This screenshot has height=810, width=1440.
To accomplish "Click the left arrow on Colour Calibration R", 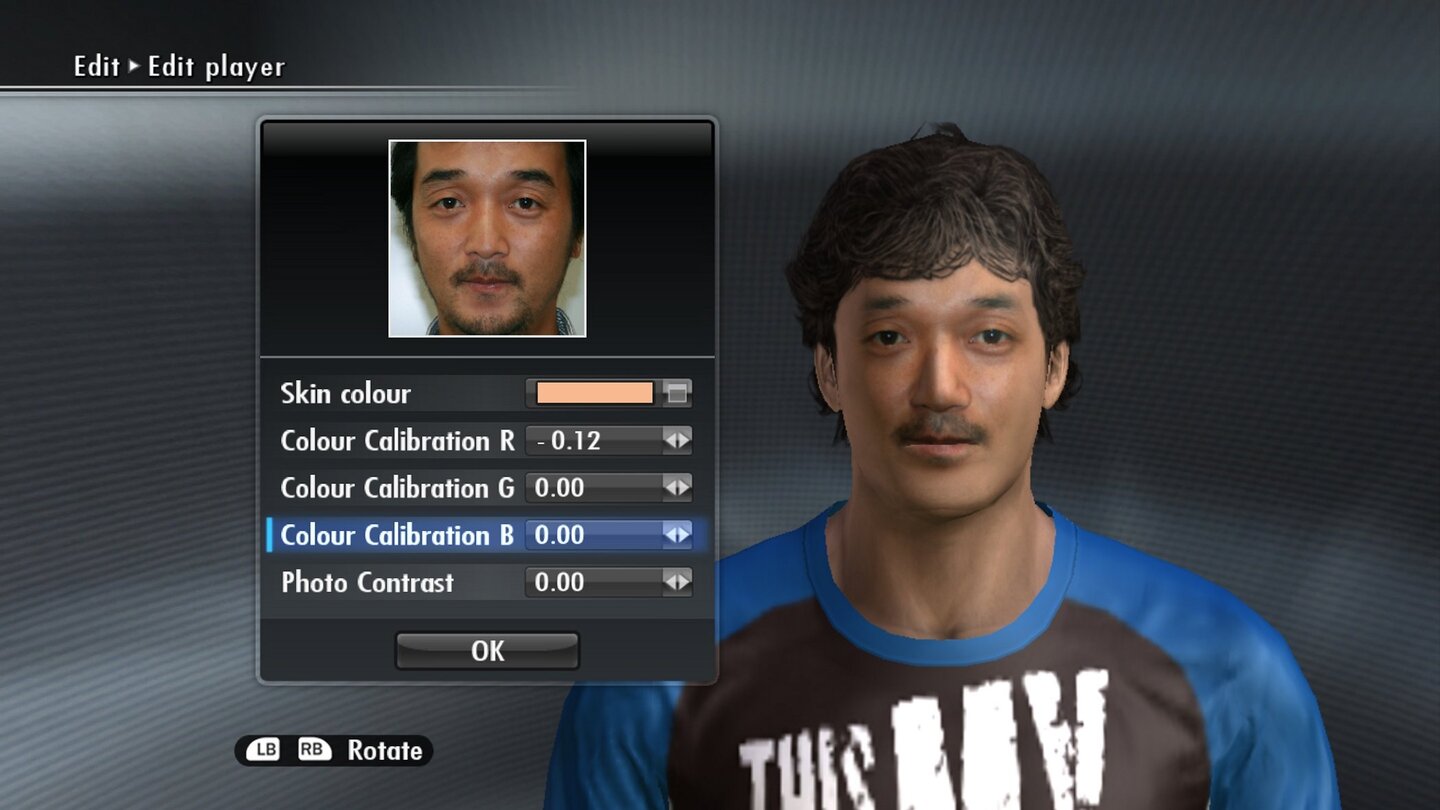I will click(x=669, y=440).
